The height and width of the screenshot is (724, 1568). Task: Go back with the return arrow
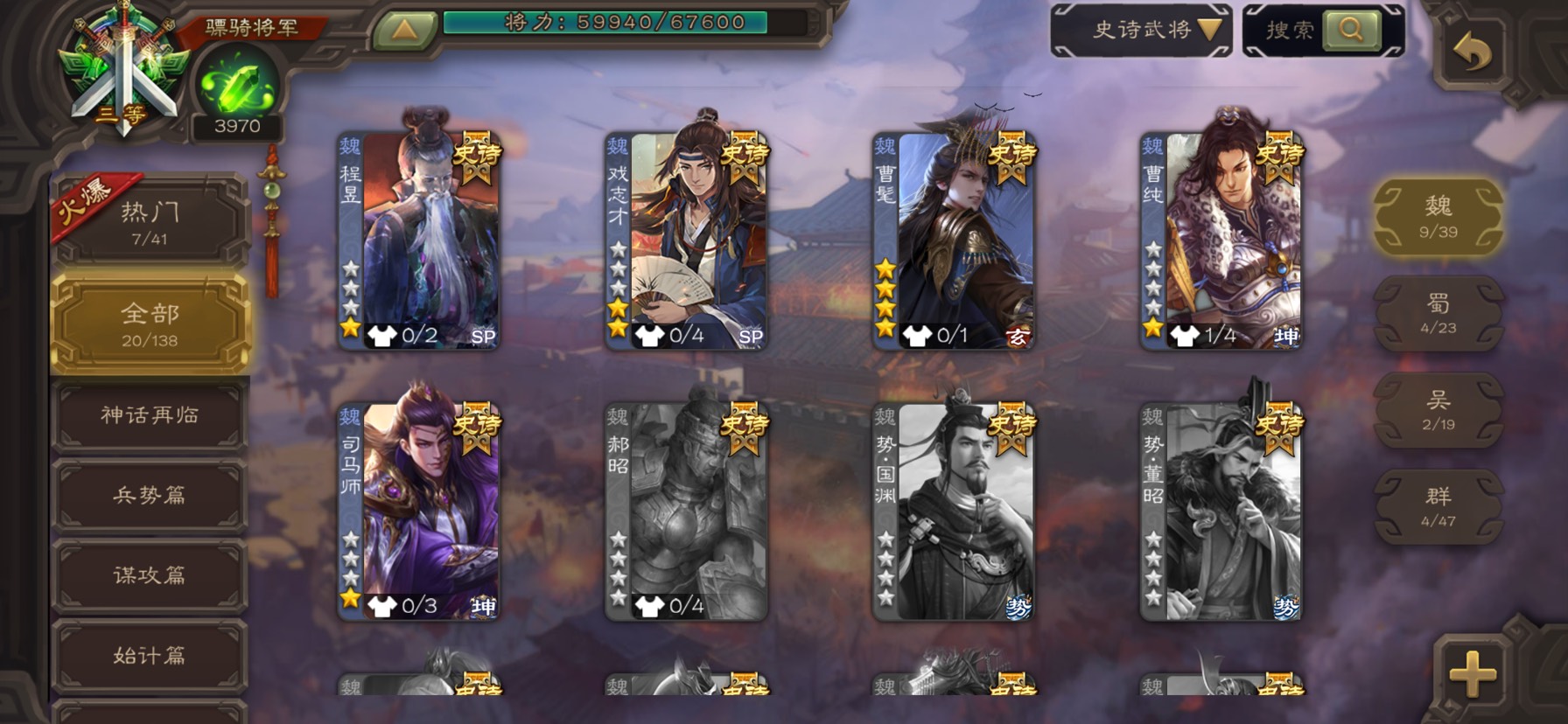pos(1473,54)
